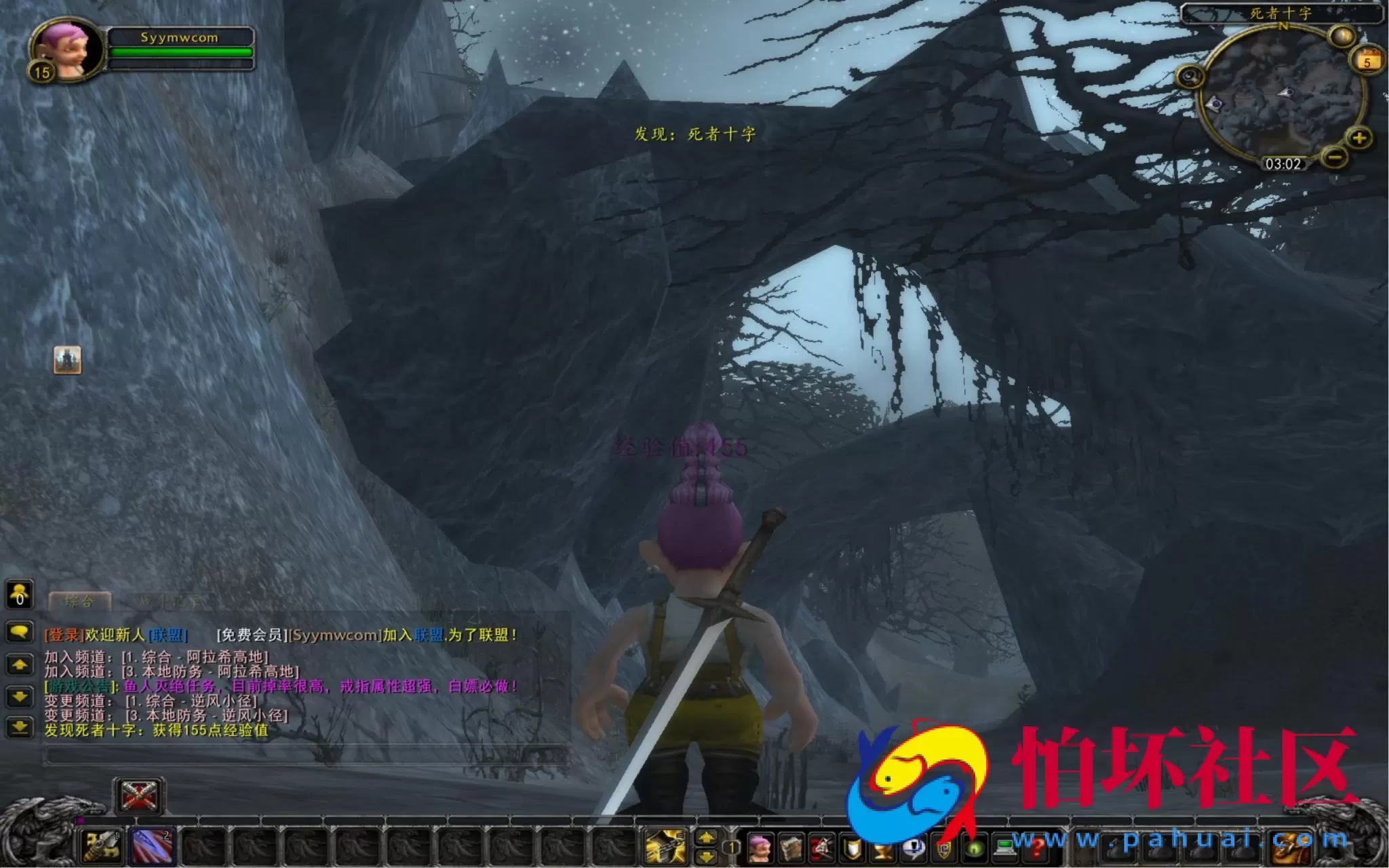
Task: Open the spellbook icon on the micro menu
Action: tap(792, 848)
